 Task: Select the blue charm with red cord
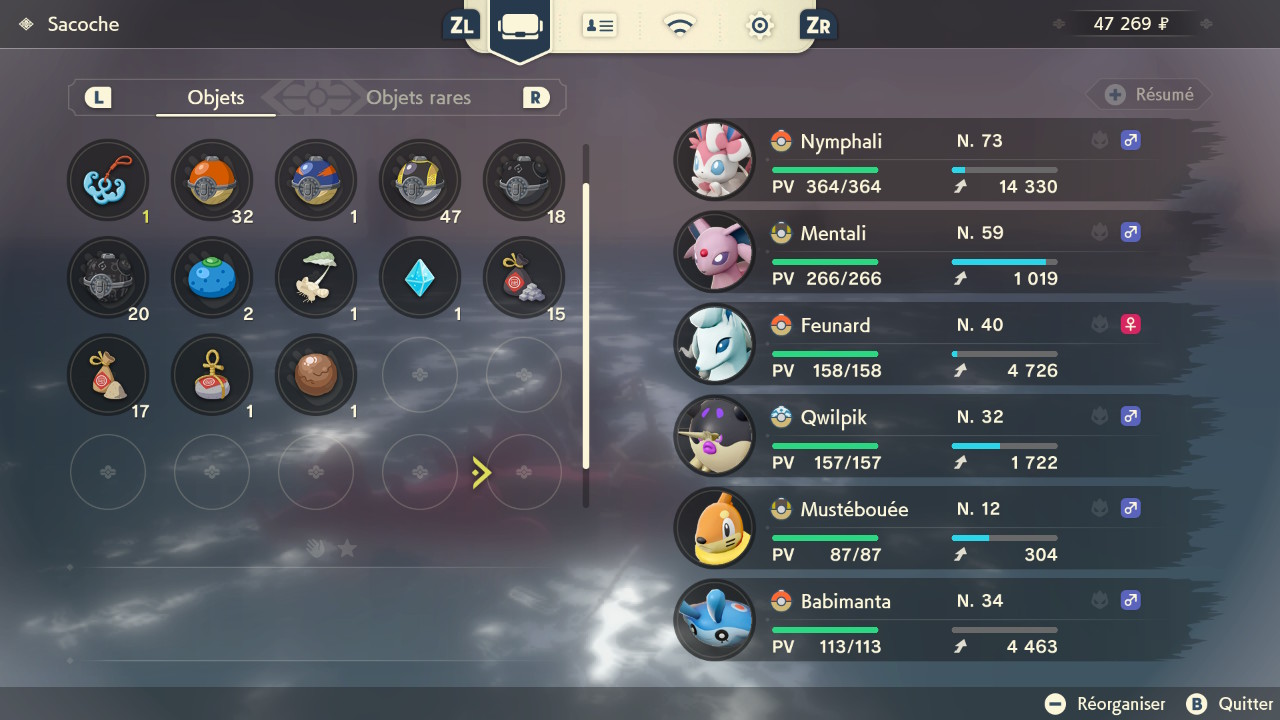click(108, 180)
